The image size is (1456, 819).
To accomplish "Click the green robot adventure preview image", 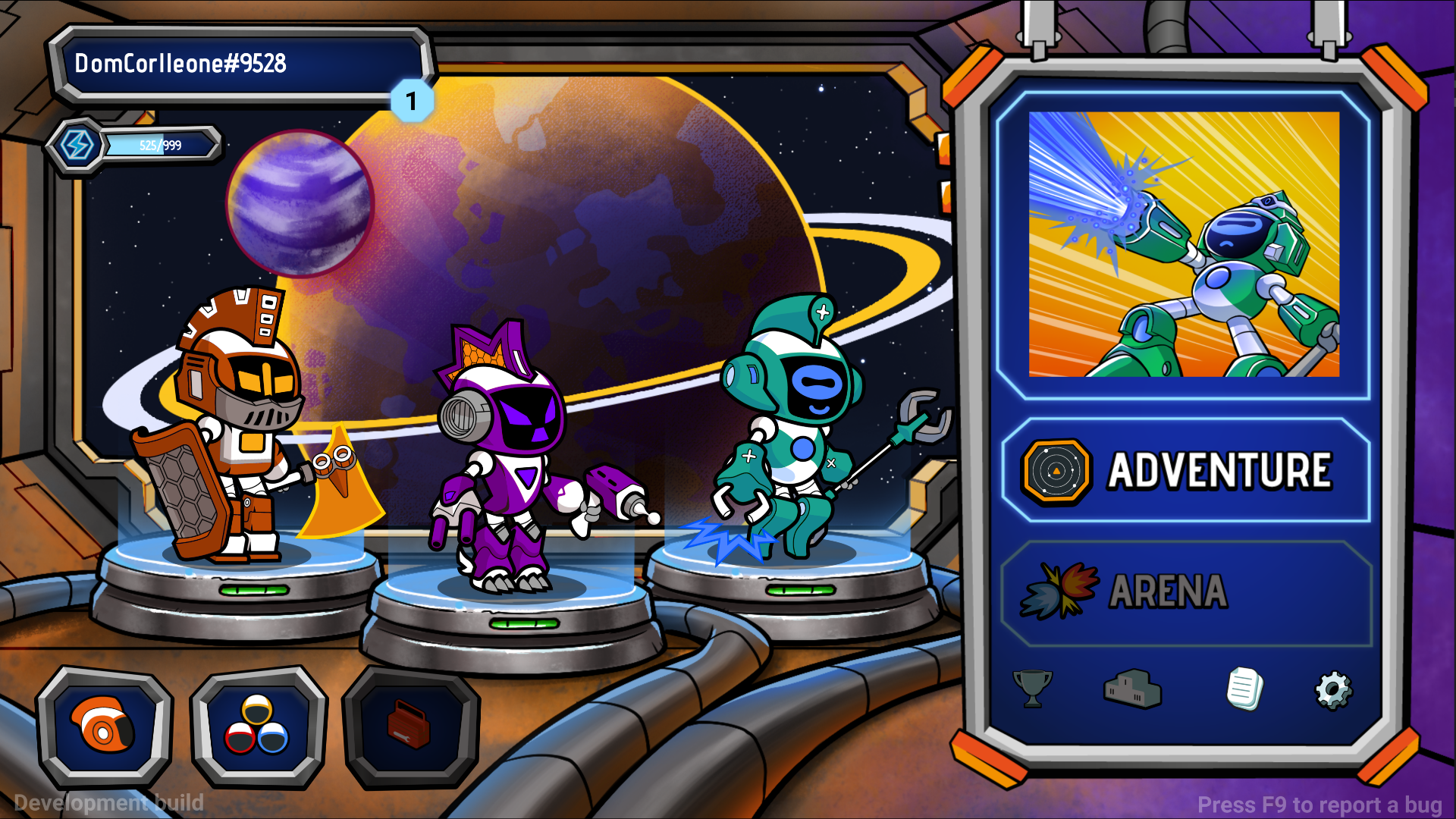I will tap(1184, 244).
